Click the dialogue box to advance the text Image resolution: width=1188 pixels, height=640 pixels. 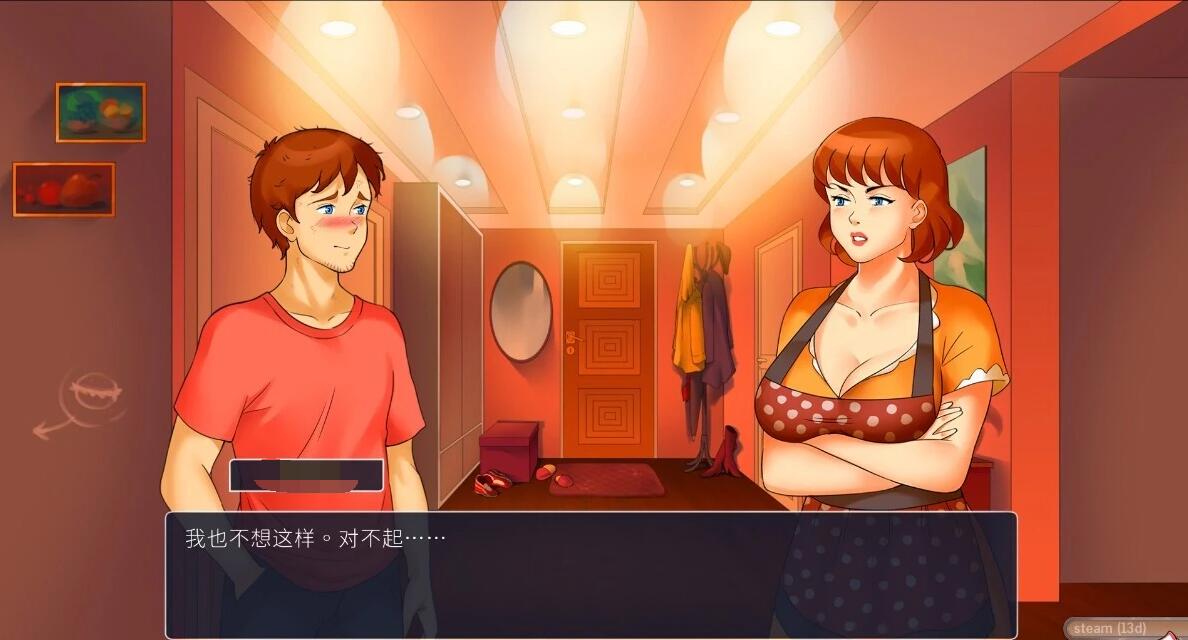(590, 574)
